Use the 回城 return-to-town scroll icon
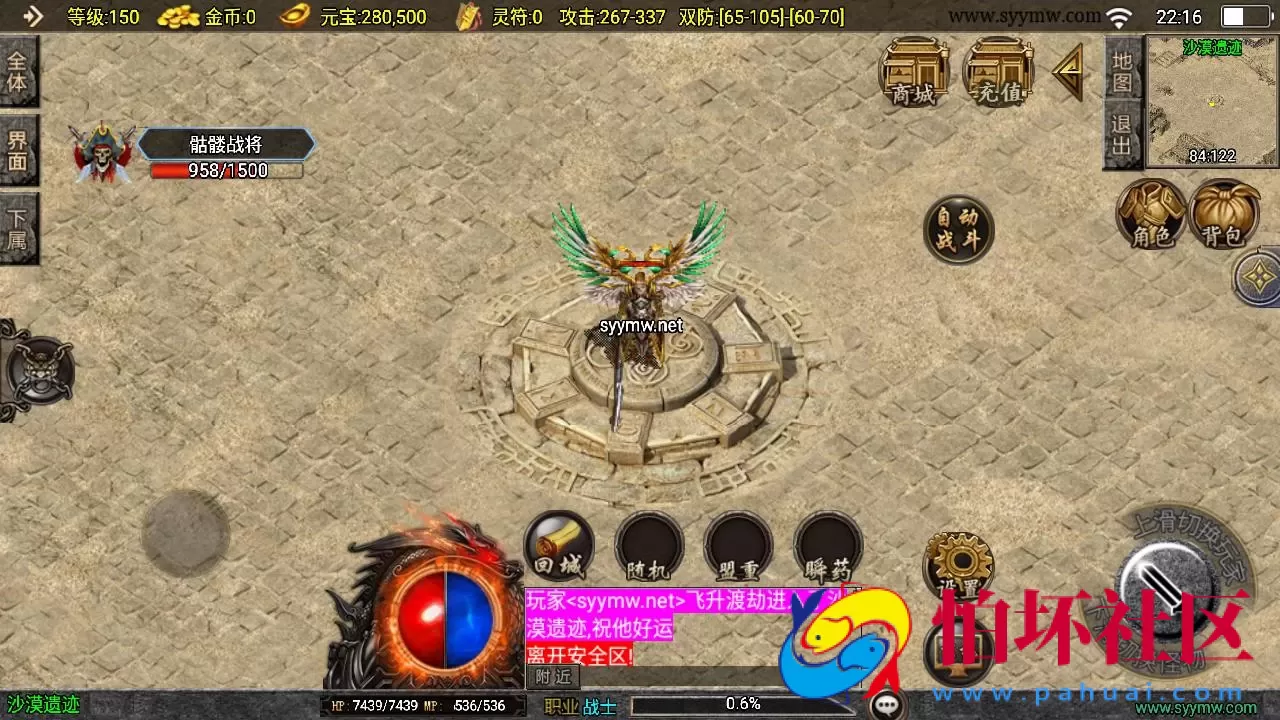Screen dimensions: 1280x720 coord(558,545)
